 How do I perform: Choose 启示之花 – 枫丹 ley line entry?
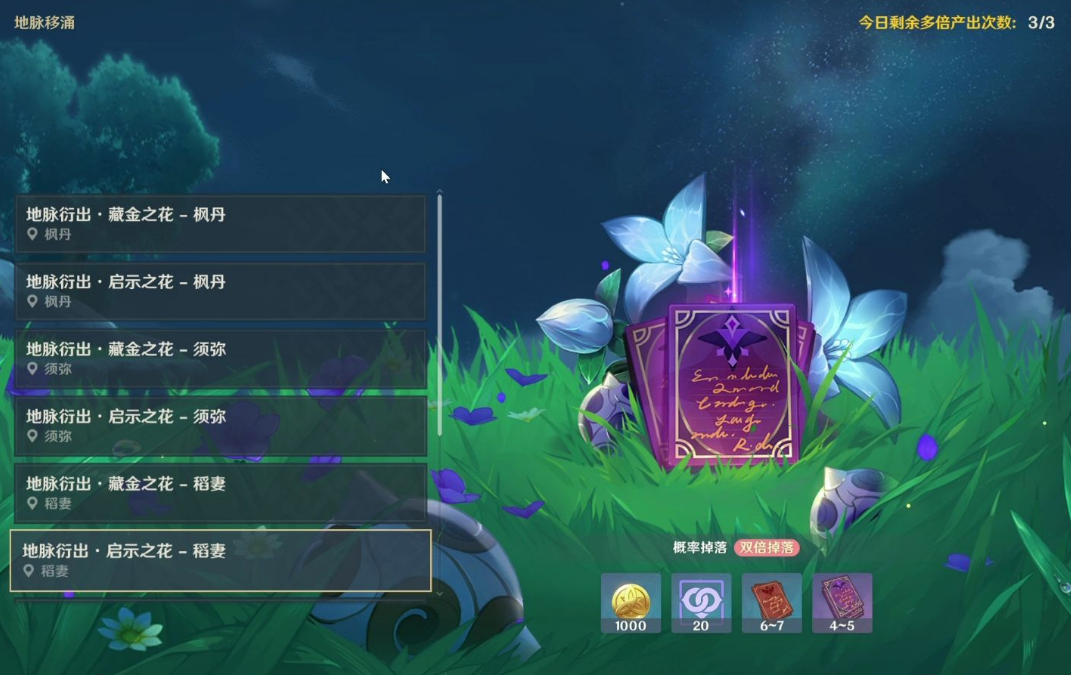coord(220,291)
